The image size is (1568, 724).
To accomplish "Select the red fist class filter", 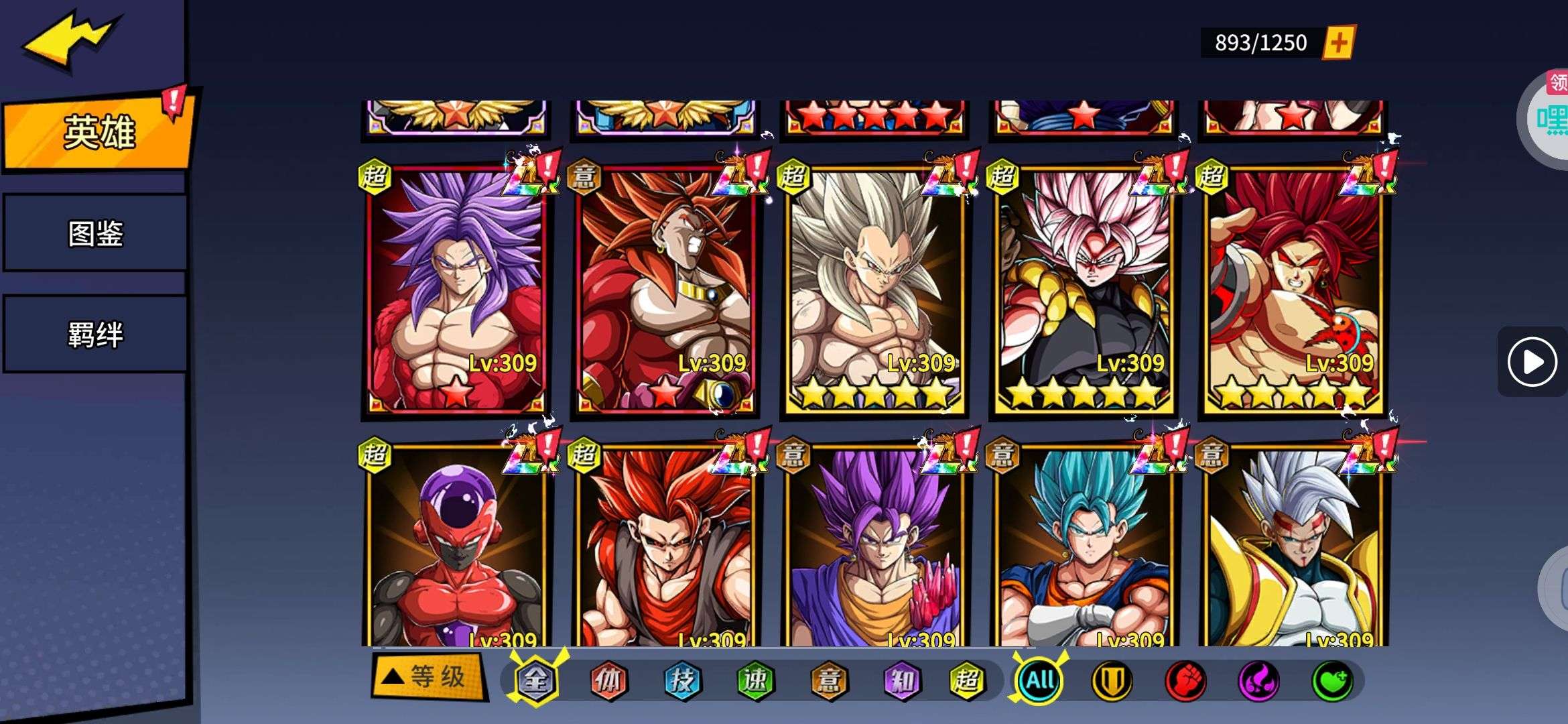I will click(x=1185, y=680).
